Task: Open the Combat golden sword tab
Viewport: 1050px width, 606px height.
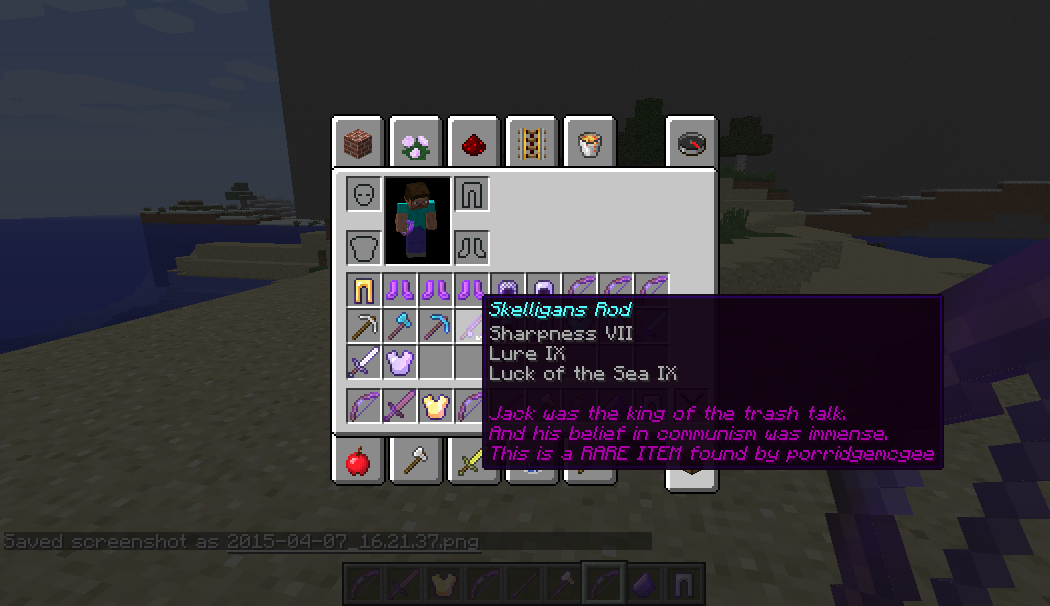Action: [x=472, y=461]
